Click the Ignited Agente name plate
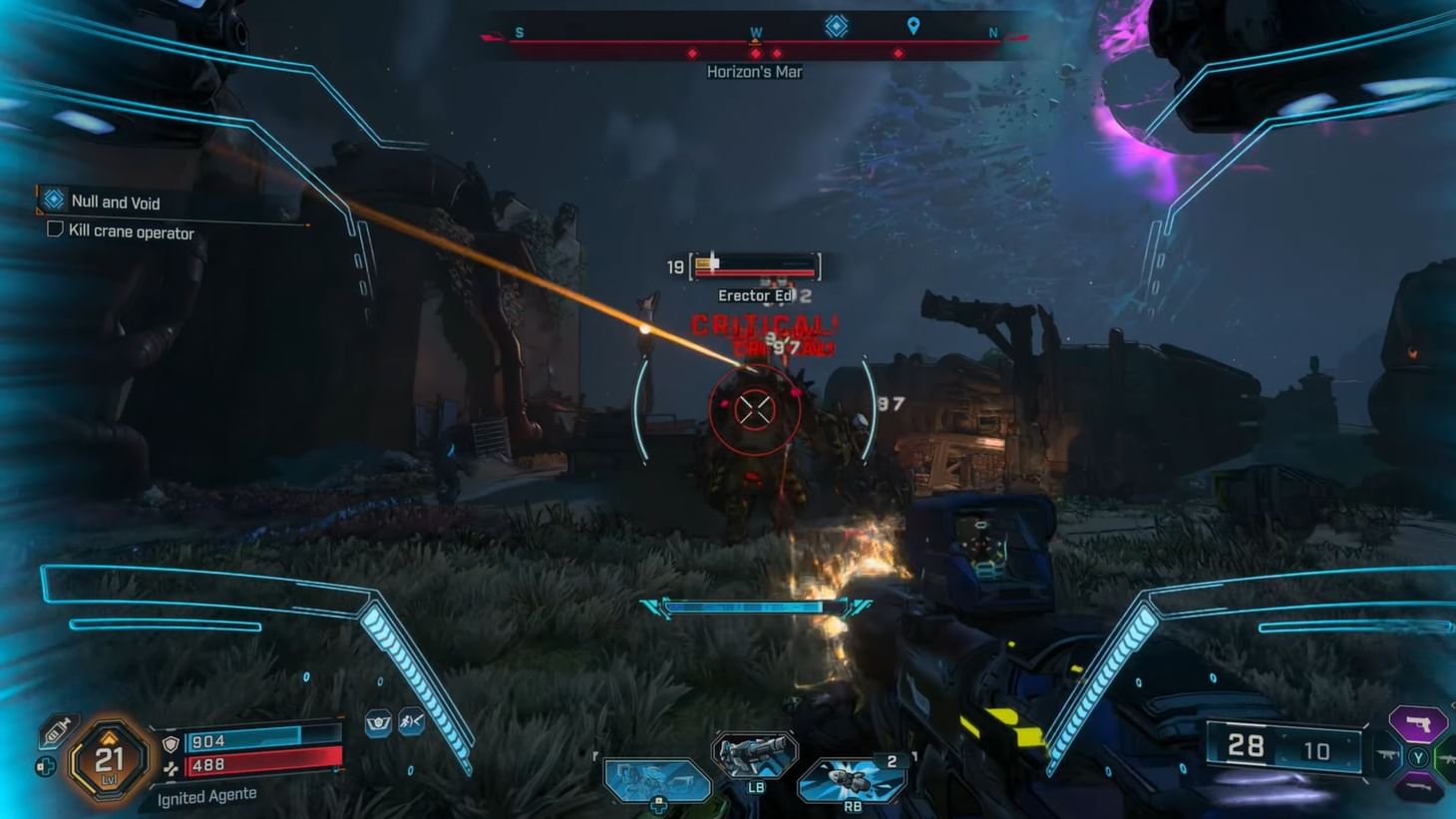 click(209, 795)
